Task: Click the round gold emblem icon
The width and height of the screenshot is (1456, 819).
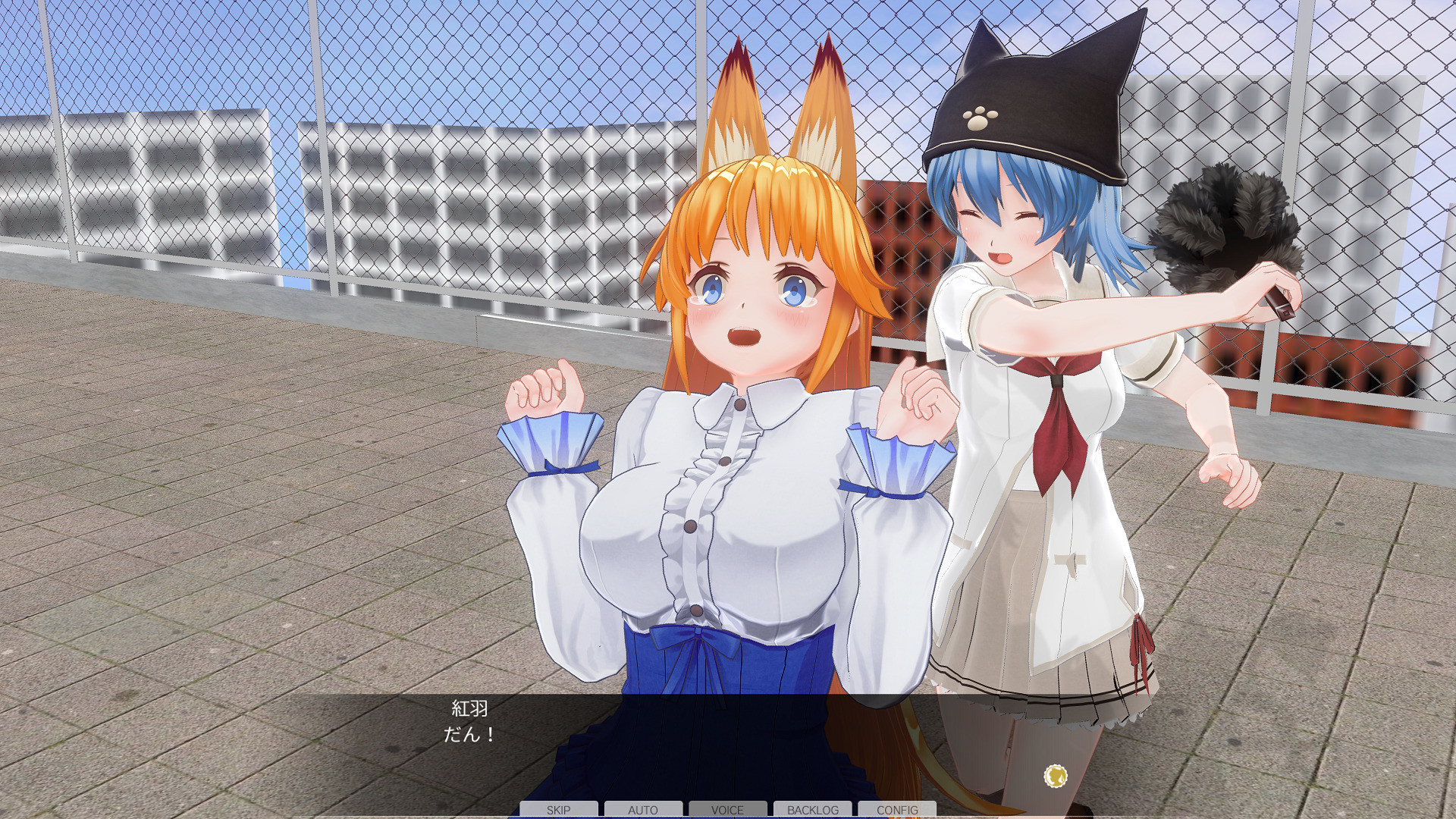Action: [x=1055, y=776]
